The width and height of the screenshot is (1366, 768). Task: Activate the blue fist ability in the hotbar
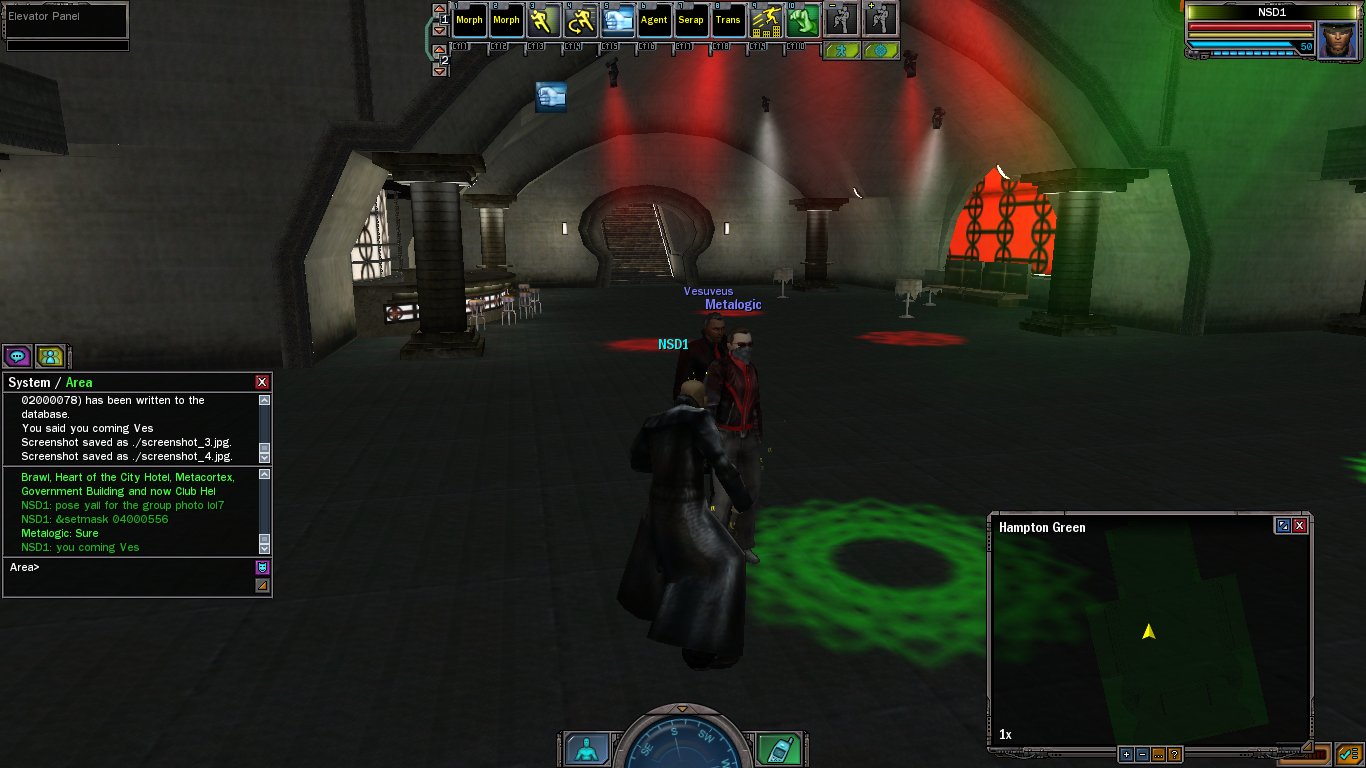[617, 20]
